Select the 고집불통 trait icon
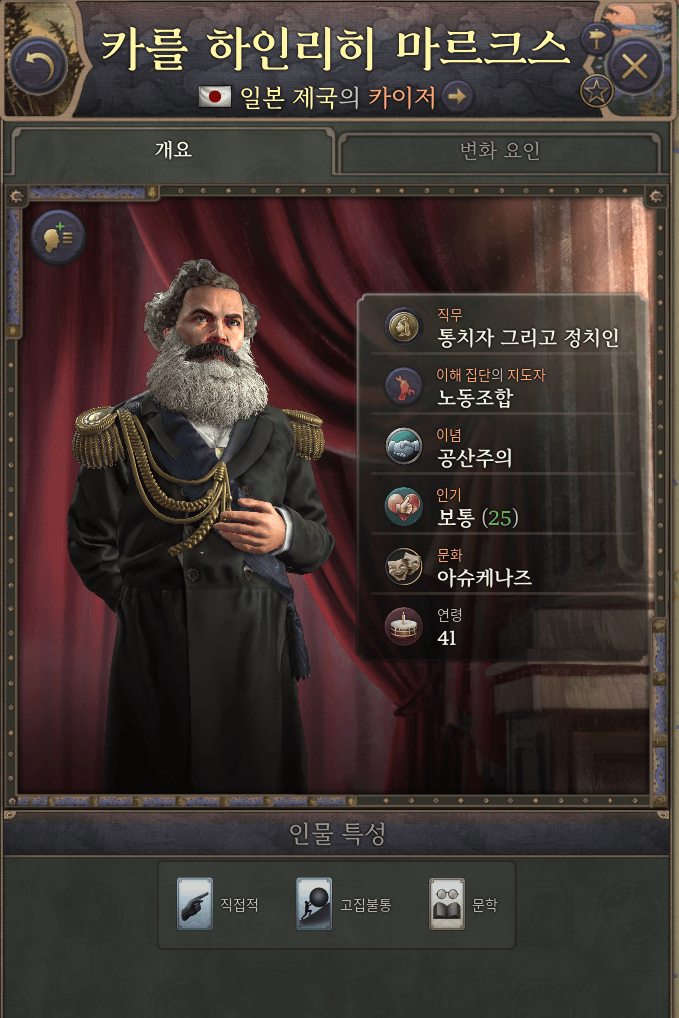The width and height of the screenshot is (679, 1018). (314, 904)
